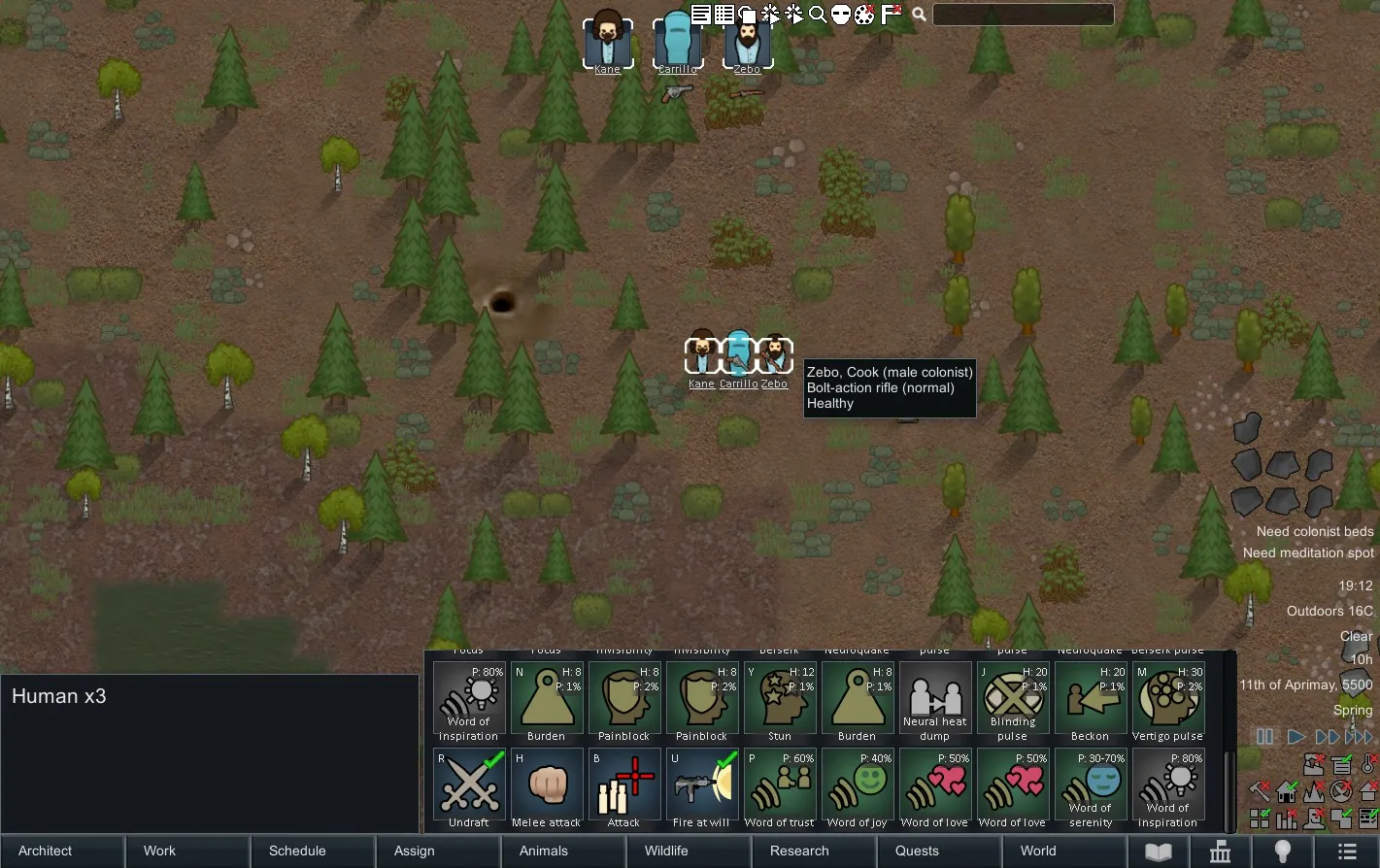Toggle Fire at will
The width and height of the screenshot is (1380, 868).
(x=702, y=786)
